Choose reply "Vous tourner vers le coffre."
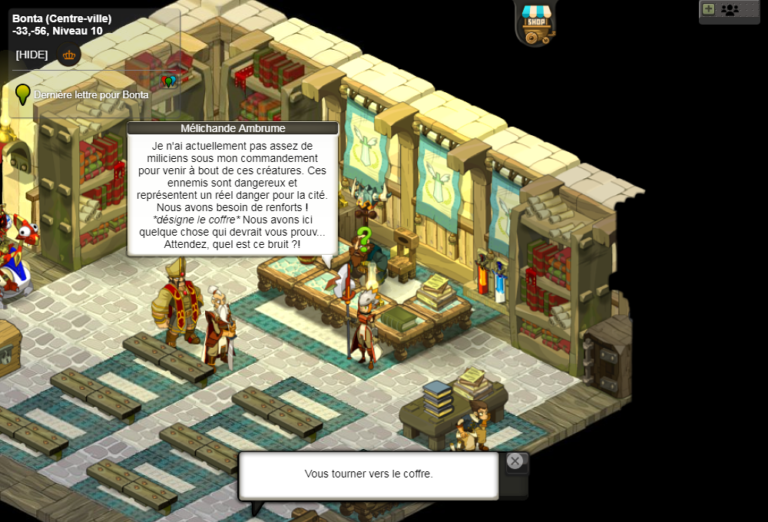Viewport: 768px width, 522px height. click(368, 474)
